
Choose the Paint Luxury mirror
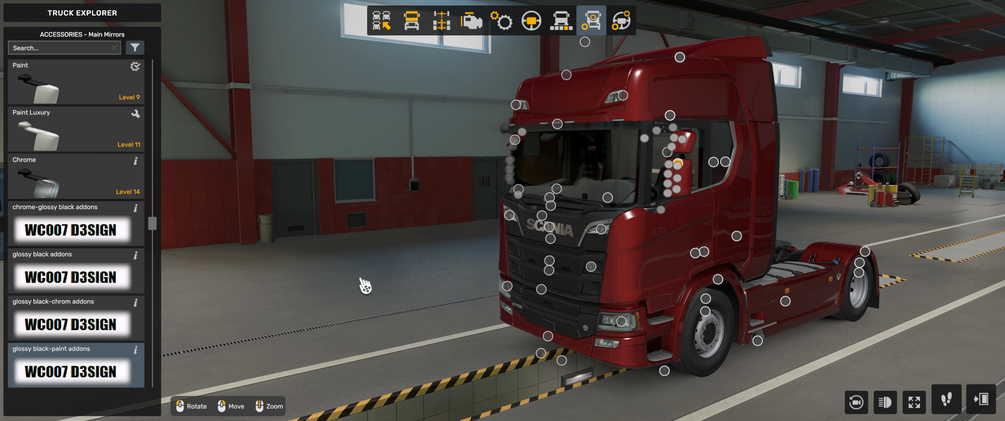click(x=76, y=129)
